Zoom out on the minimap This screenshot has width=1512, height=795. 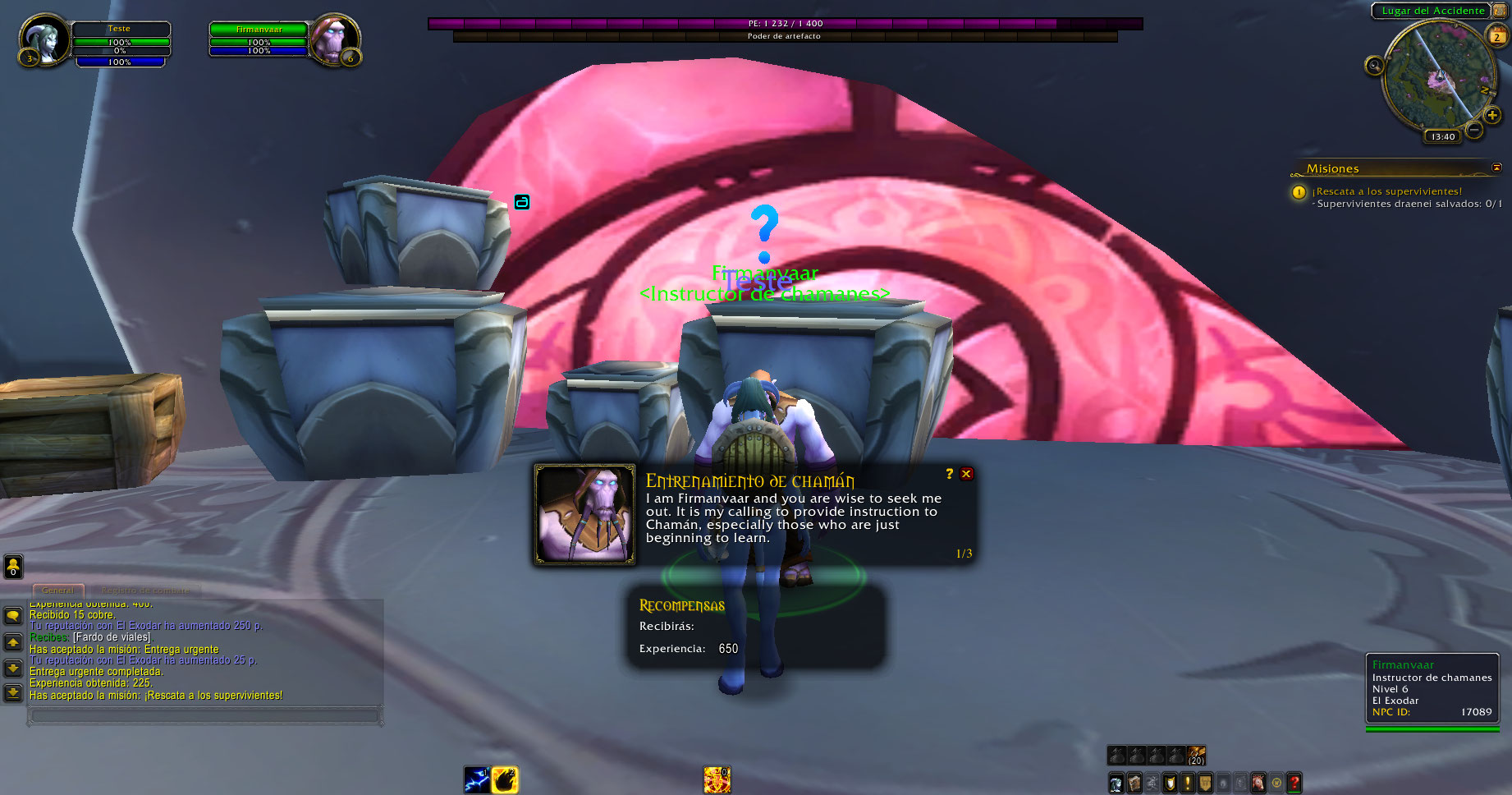pos(1474,130)
